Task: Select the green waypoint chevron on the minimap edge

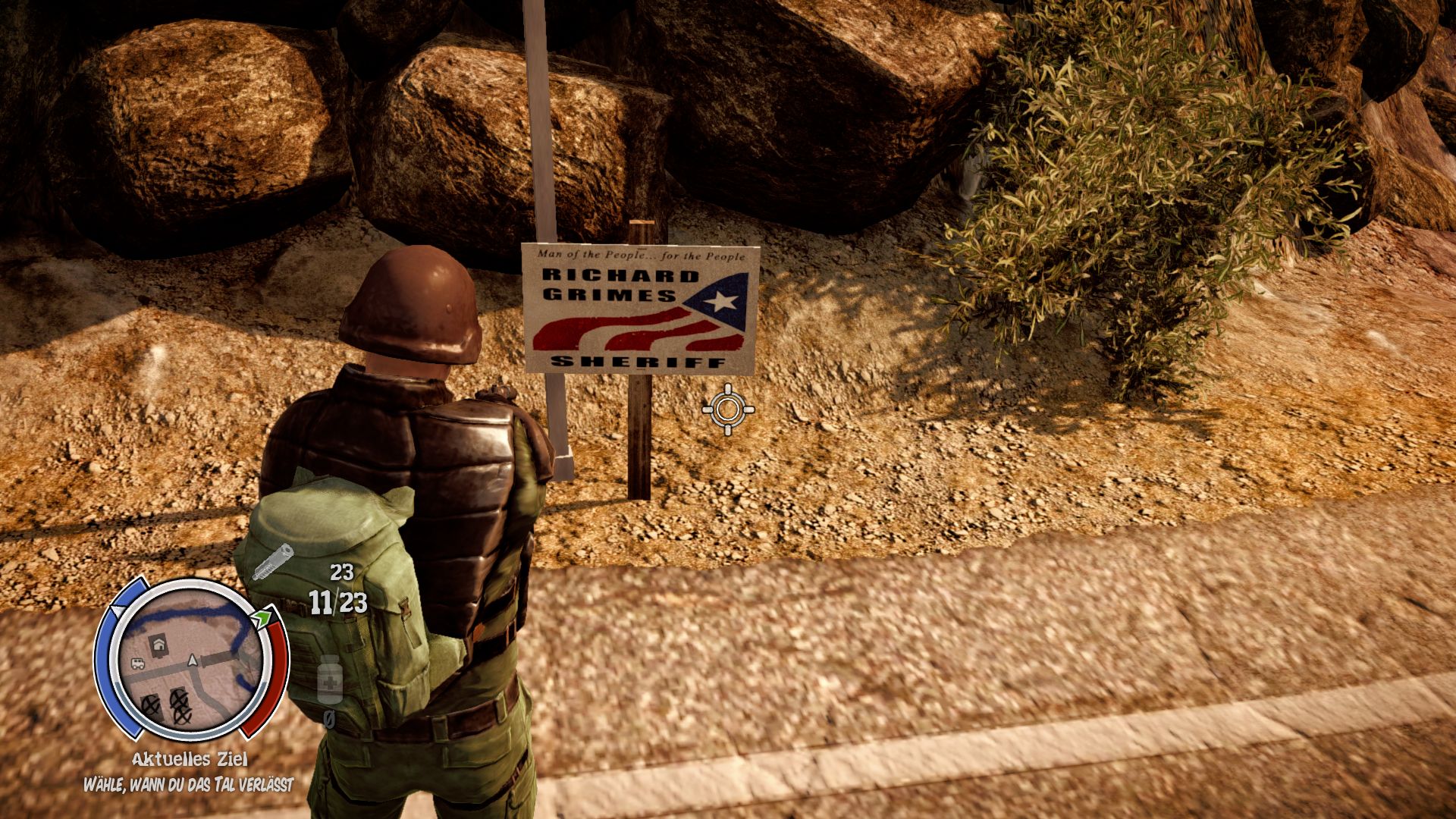Action: pos(263,617)
